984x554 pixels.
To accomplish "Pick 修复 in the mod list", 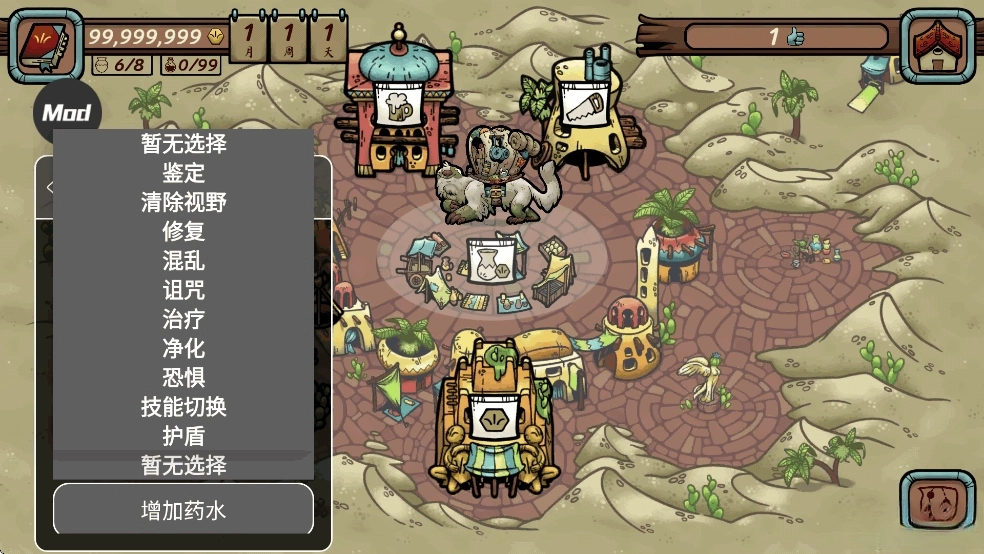I will (x=183, y=232).
